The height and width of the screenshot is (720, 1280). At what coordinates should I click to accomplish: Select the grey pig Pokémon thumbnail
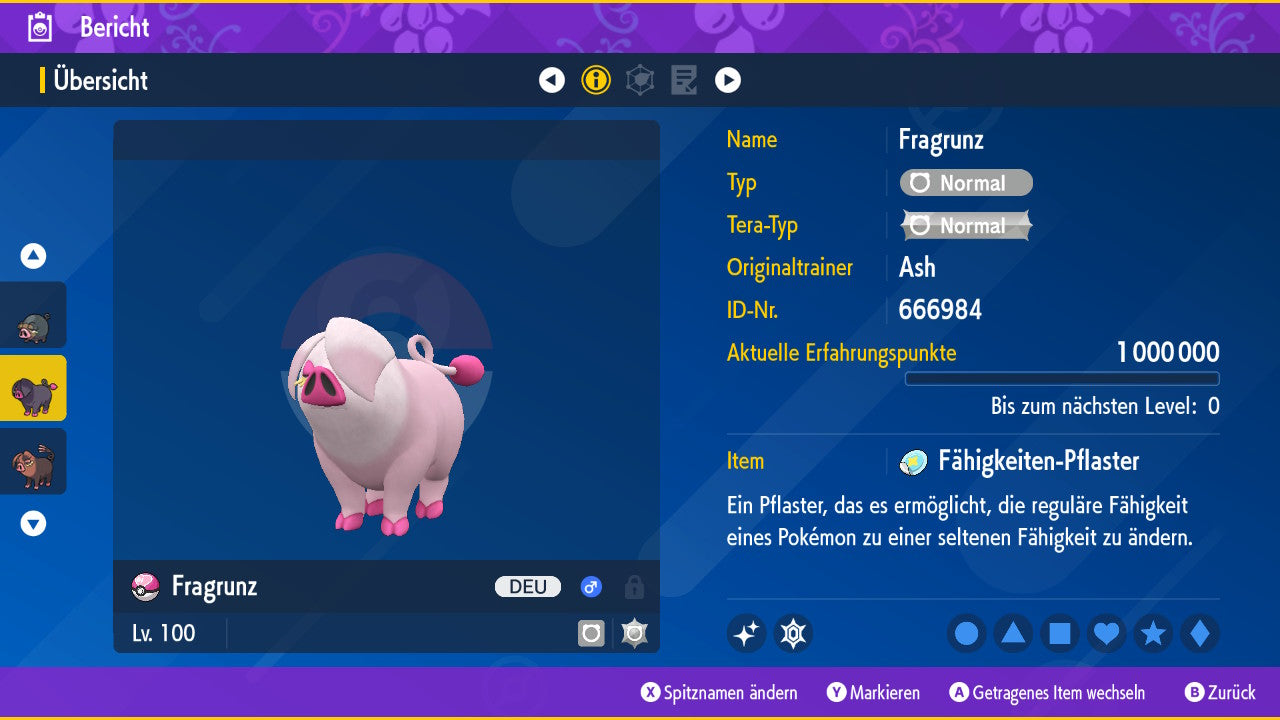[33, 315]
